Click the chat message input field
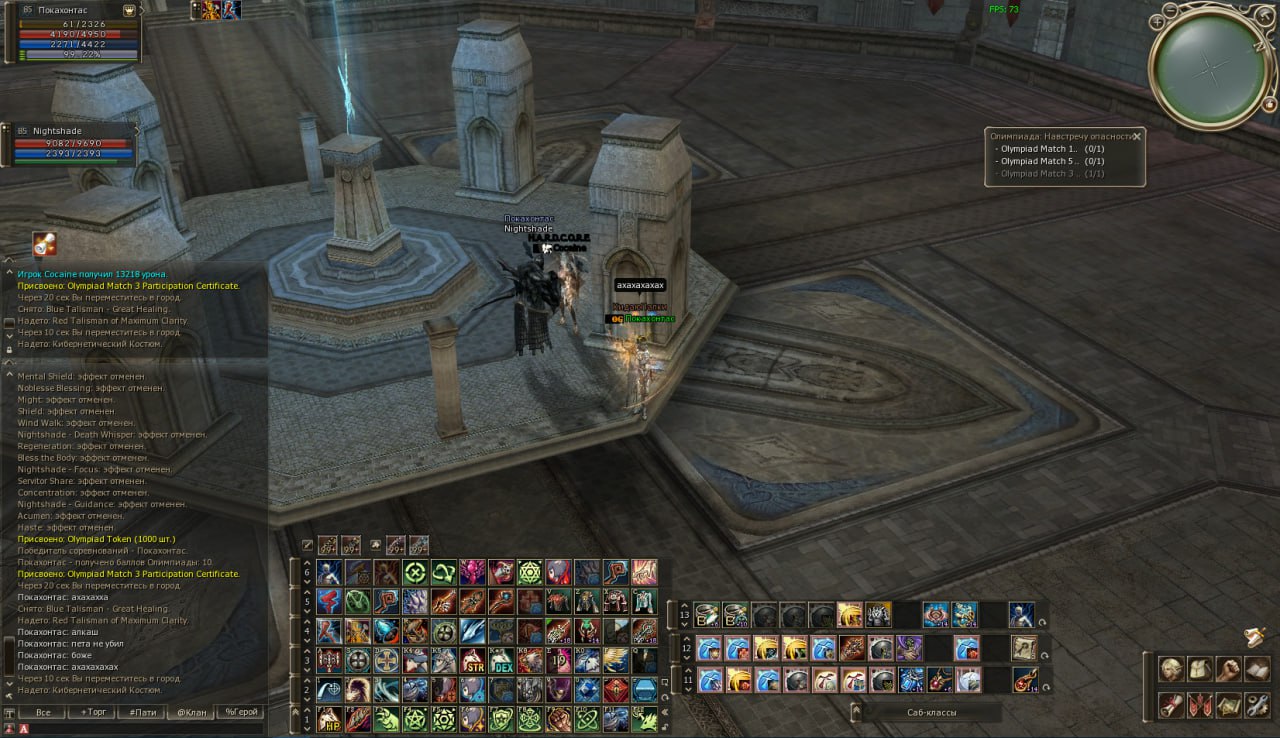Screen dimensions: 1280x738 click(x=140, y=729)
